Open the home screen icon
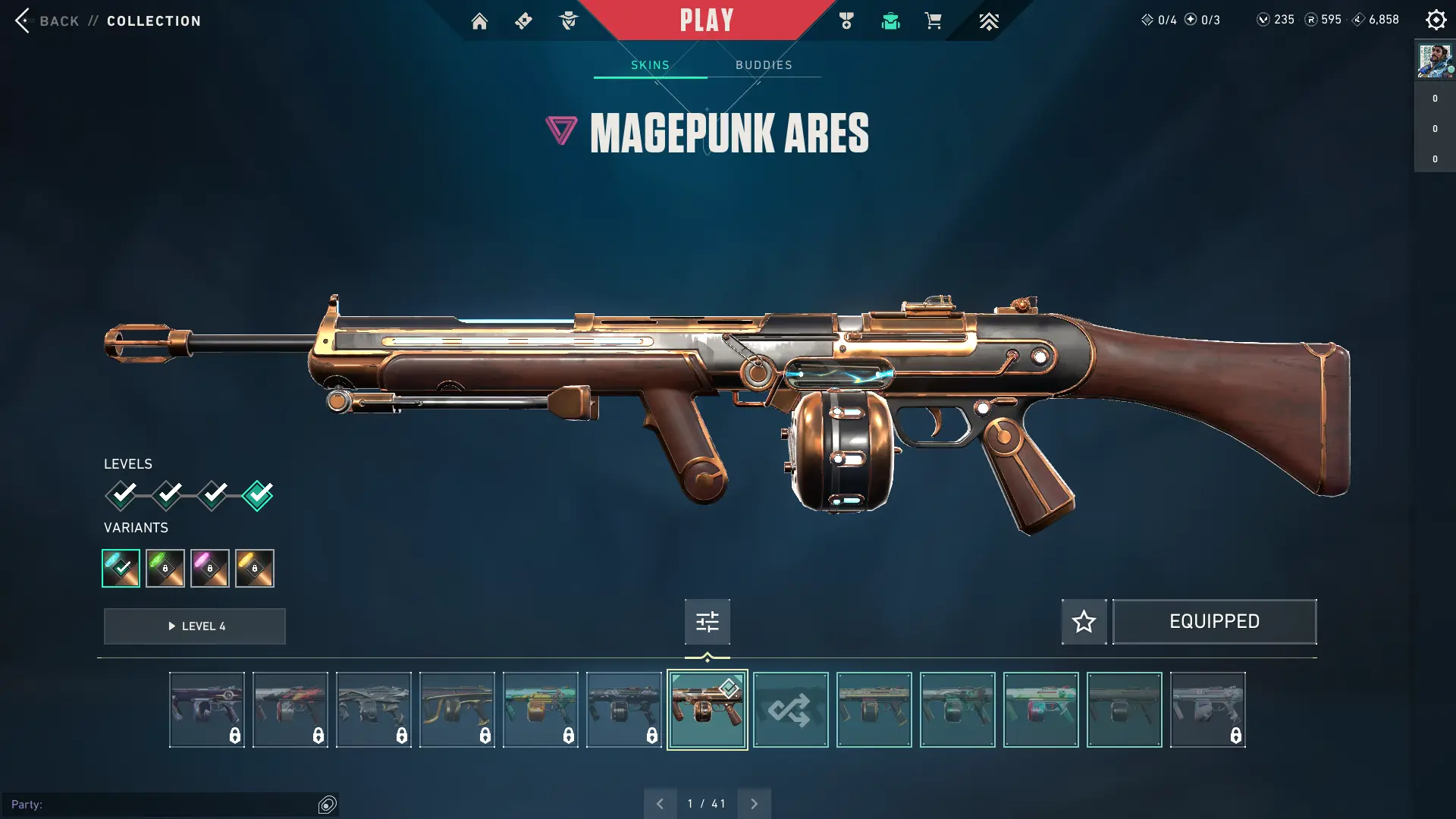 click(x=479, y=21)
